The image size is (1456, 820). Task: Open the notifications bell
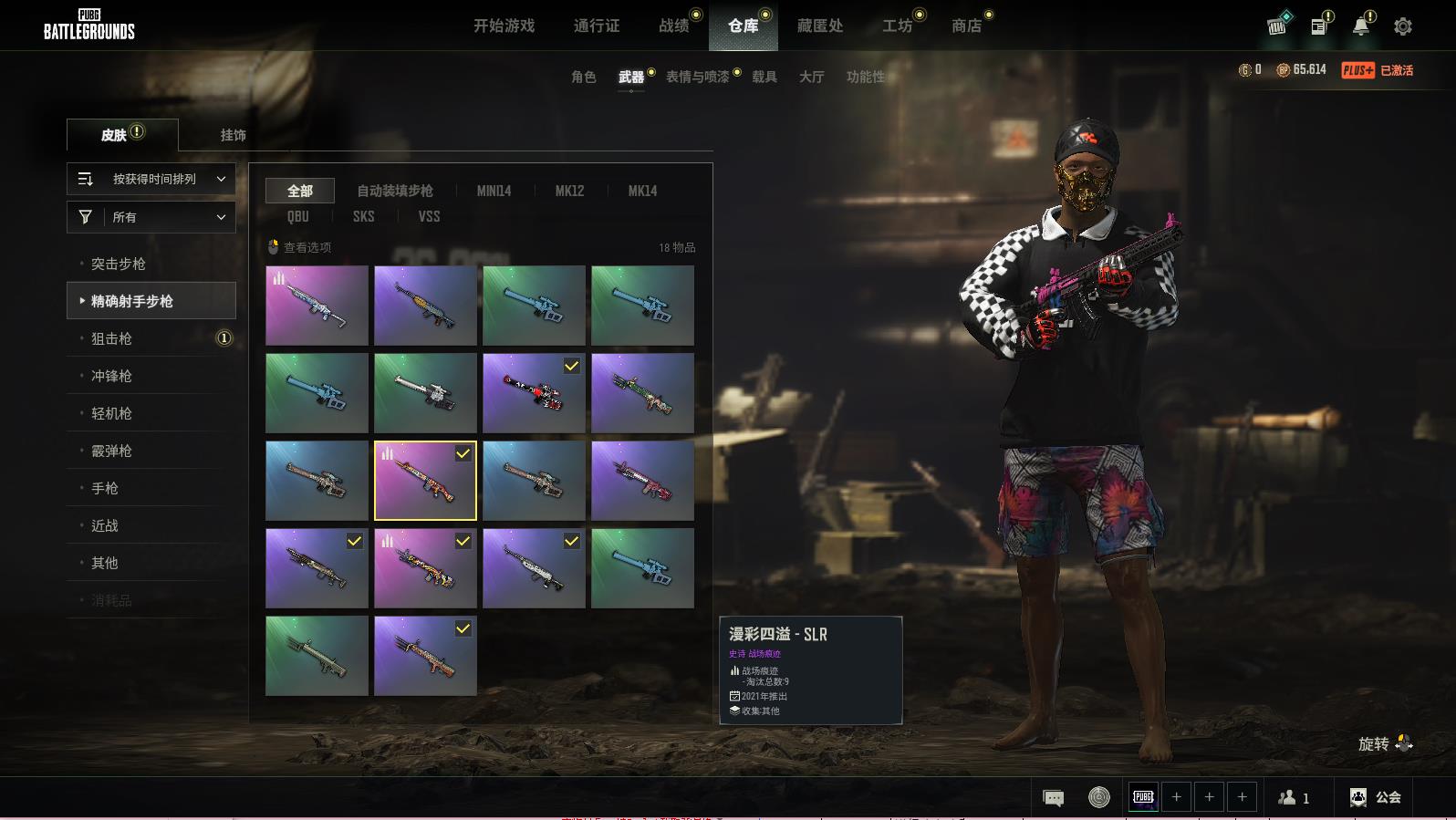click(x=1360, y=26)
